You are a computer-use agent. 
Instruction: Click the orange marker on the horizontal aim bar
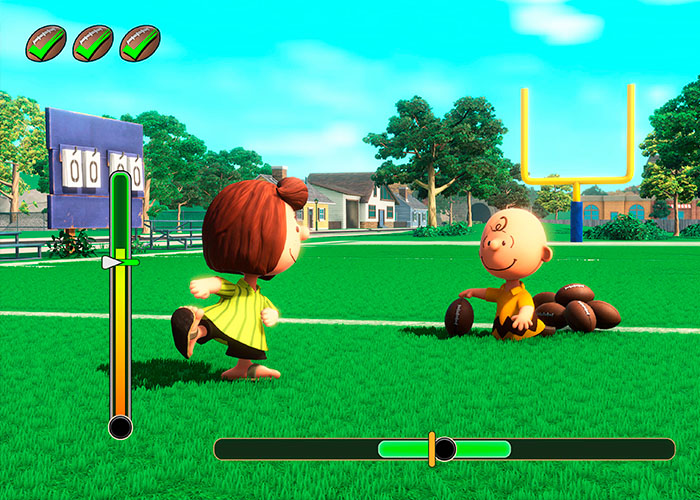[x=432, y=449]
